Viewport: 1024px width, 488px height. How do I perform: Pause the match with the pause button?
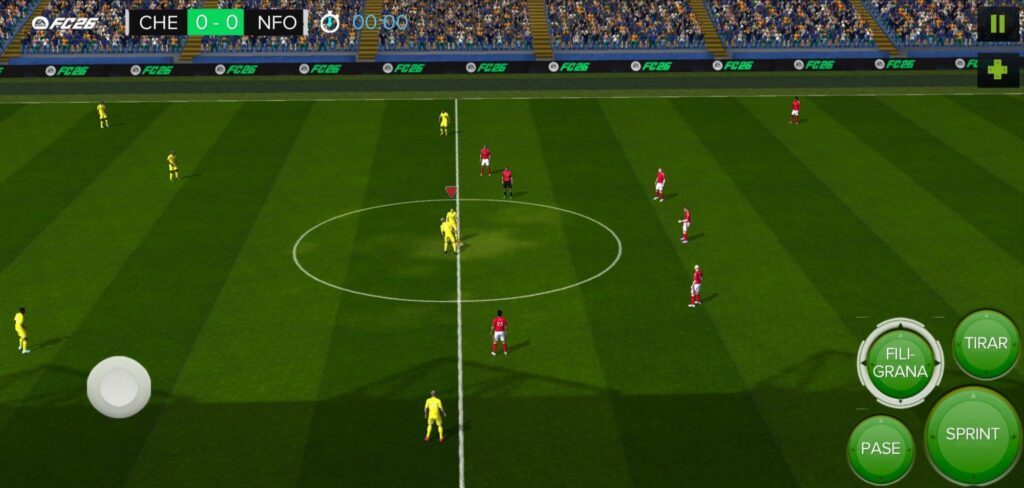(x=997, y=24)
